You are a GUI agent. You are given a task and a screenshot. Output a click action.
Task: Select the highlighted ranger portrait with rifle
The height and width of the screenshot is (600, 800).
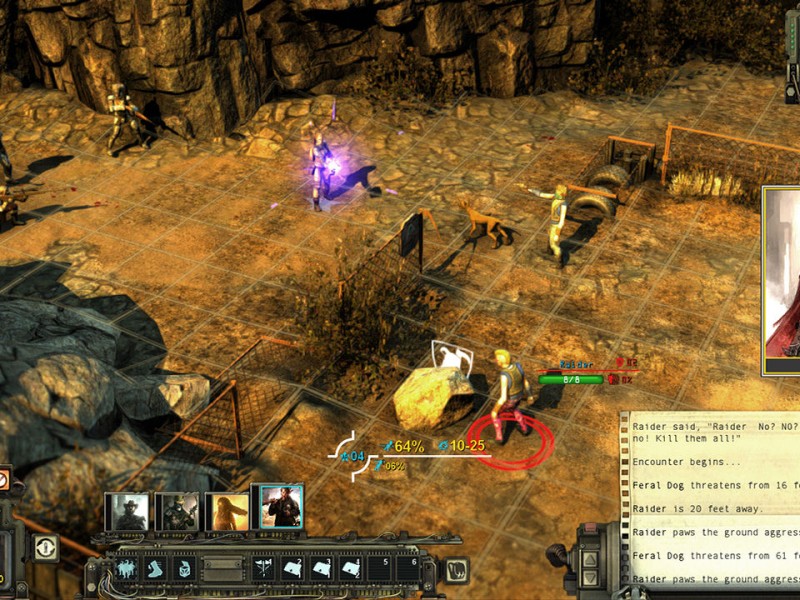277,508
